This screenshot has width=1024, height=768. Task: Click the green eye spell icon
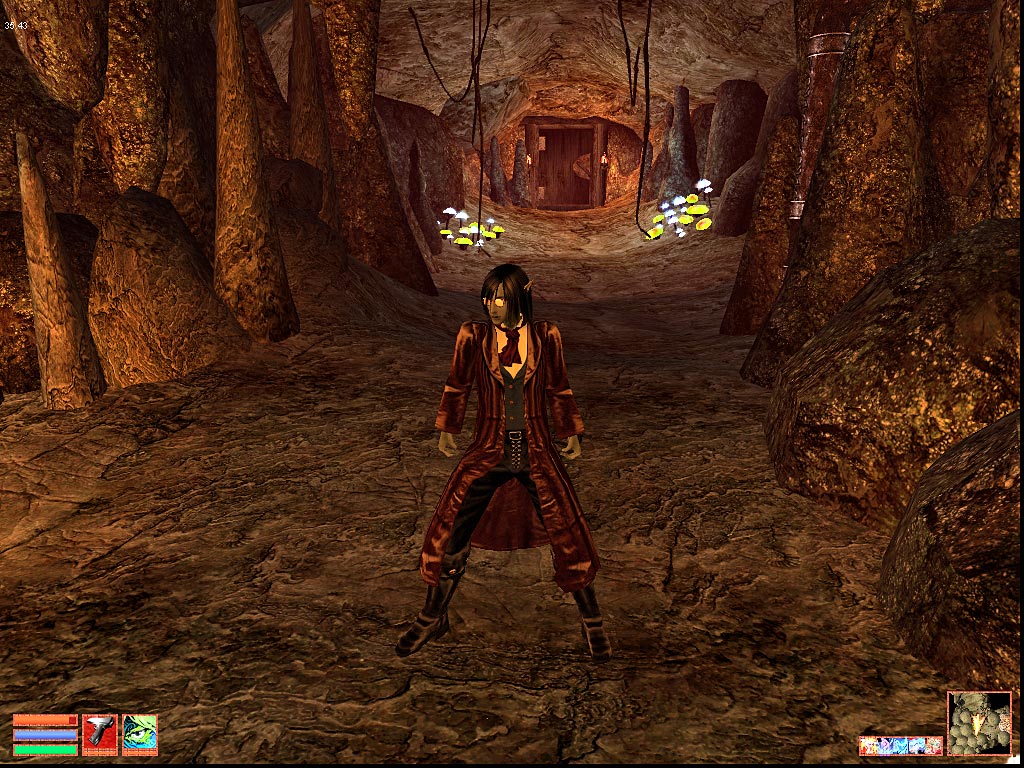coord(140,734)
